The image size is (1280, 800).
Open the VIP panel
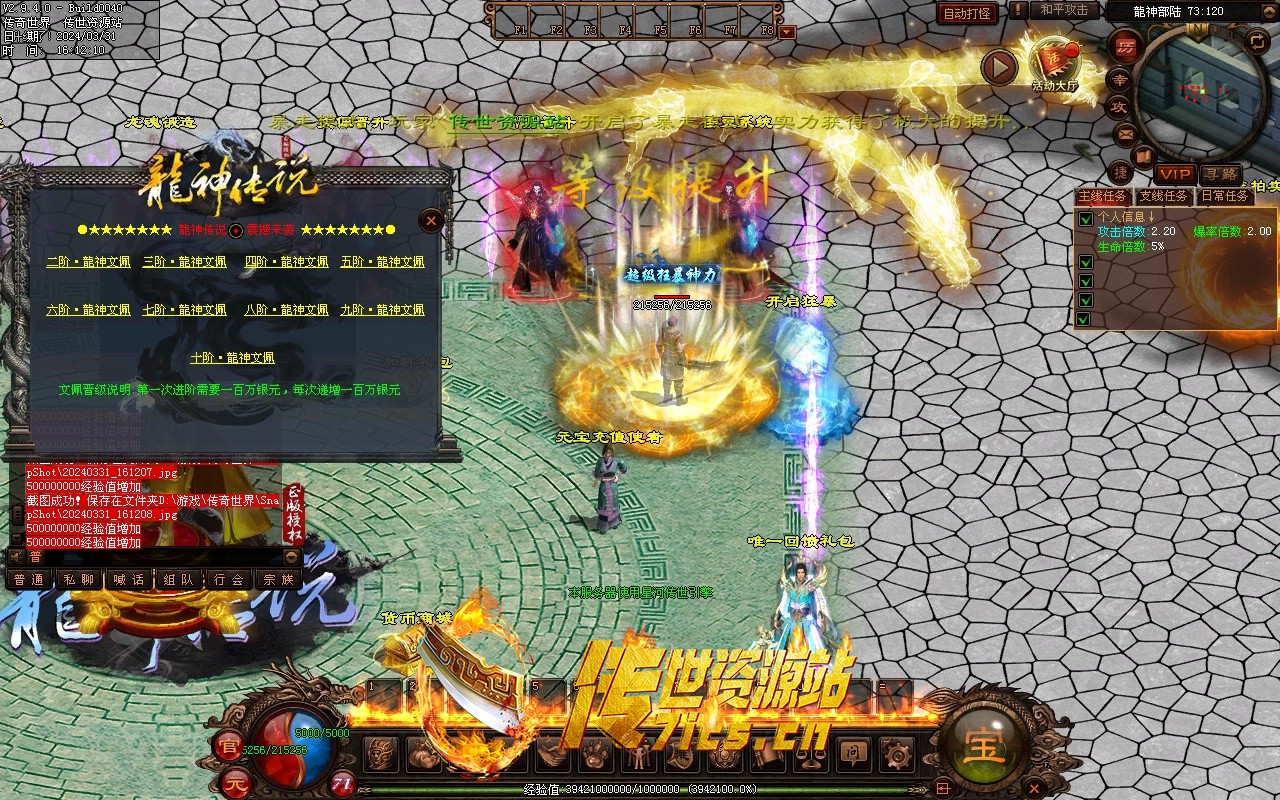[1175, 174]
